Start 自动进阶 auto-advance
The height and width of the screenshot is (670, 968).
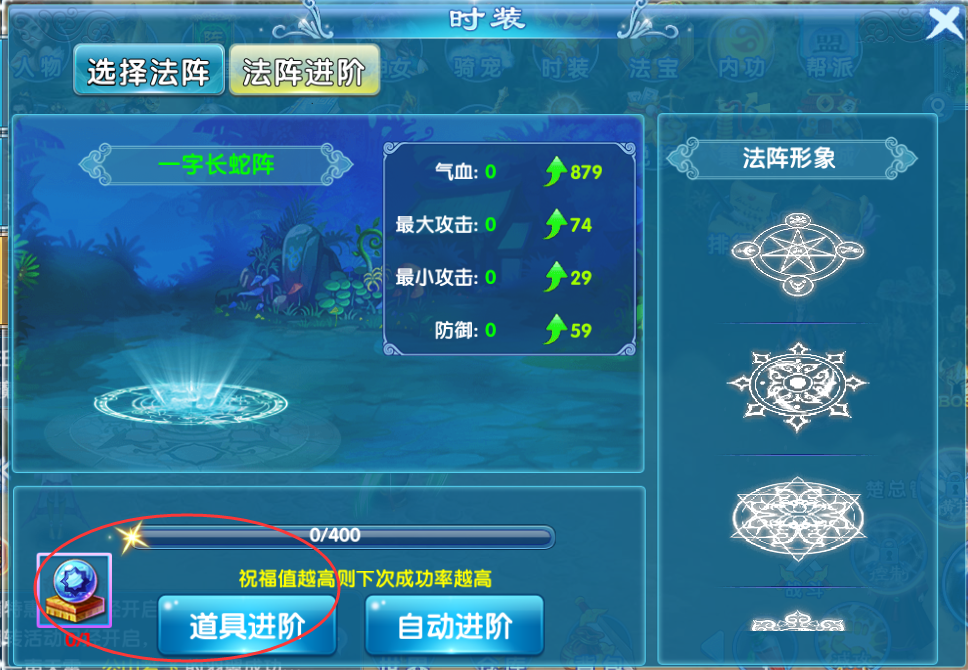coord(454,626)
